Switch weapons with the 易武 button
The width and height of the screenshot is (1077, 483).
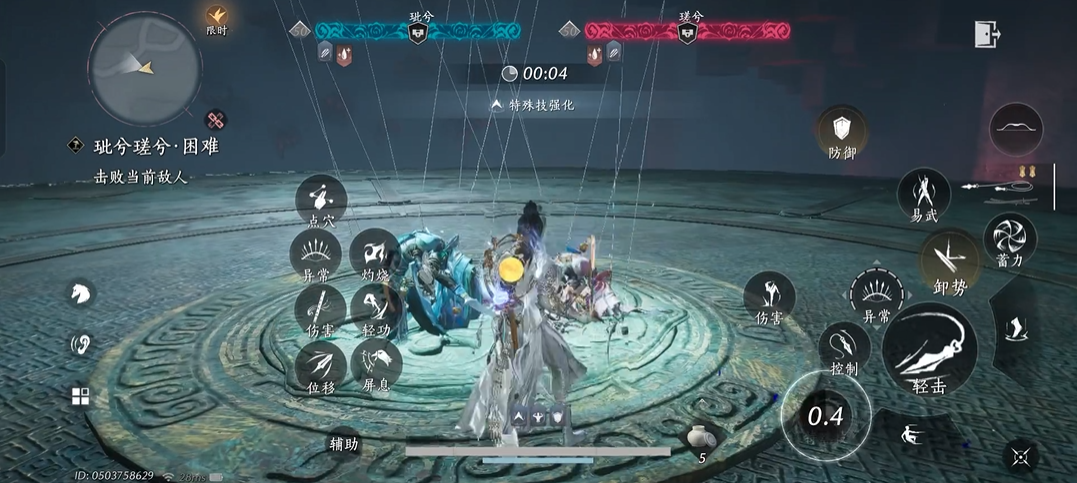(x=923, y=190)
